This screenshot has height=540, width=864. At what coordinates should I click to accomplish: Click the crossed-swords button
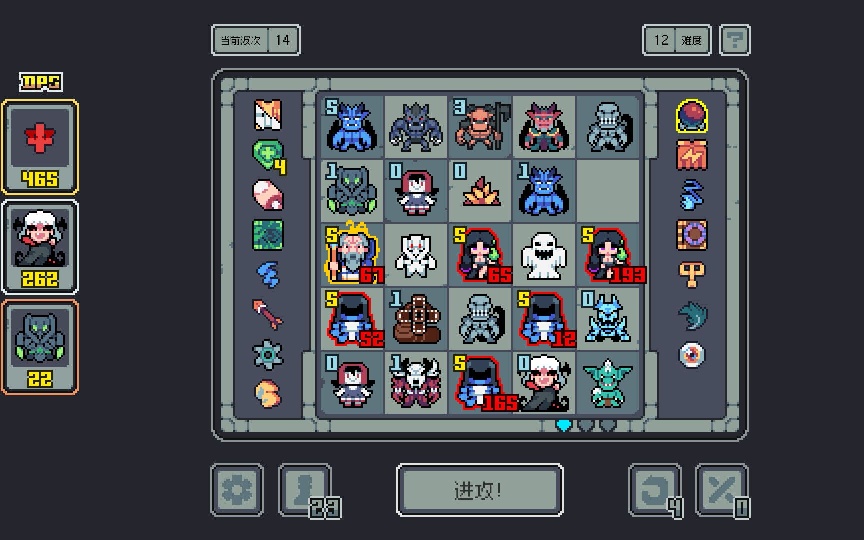coord(721,490)
